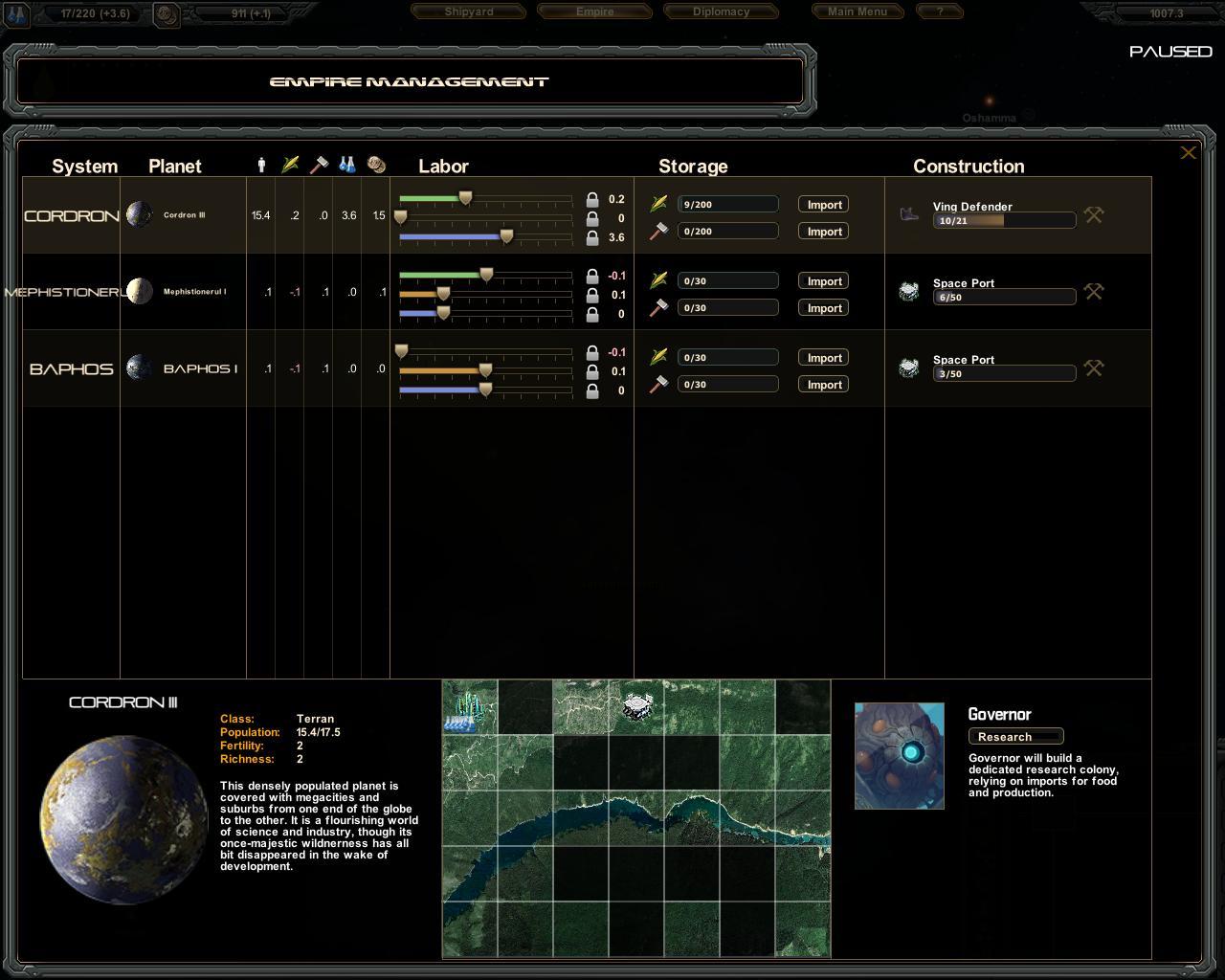The image size is (1225, 980).
Task: Select the Cordron system row
Action: [x=72, y=216]
